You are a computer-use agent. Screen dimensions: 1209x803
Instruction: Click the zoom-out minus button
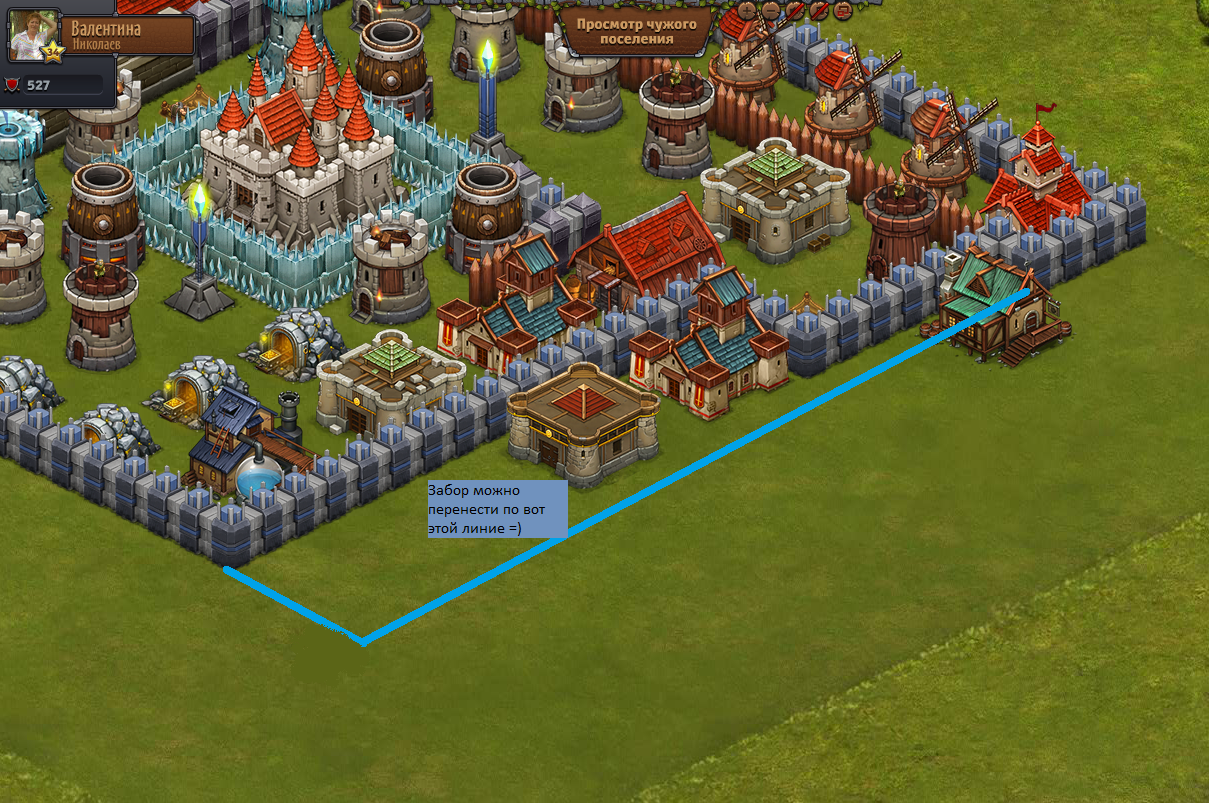[x=771, y=11]
